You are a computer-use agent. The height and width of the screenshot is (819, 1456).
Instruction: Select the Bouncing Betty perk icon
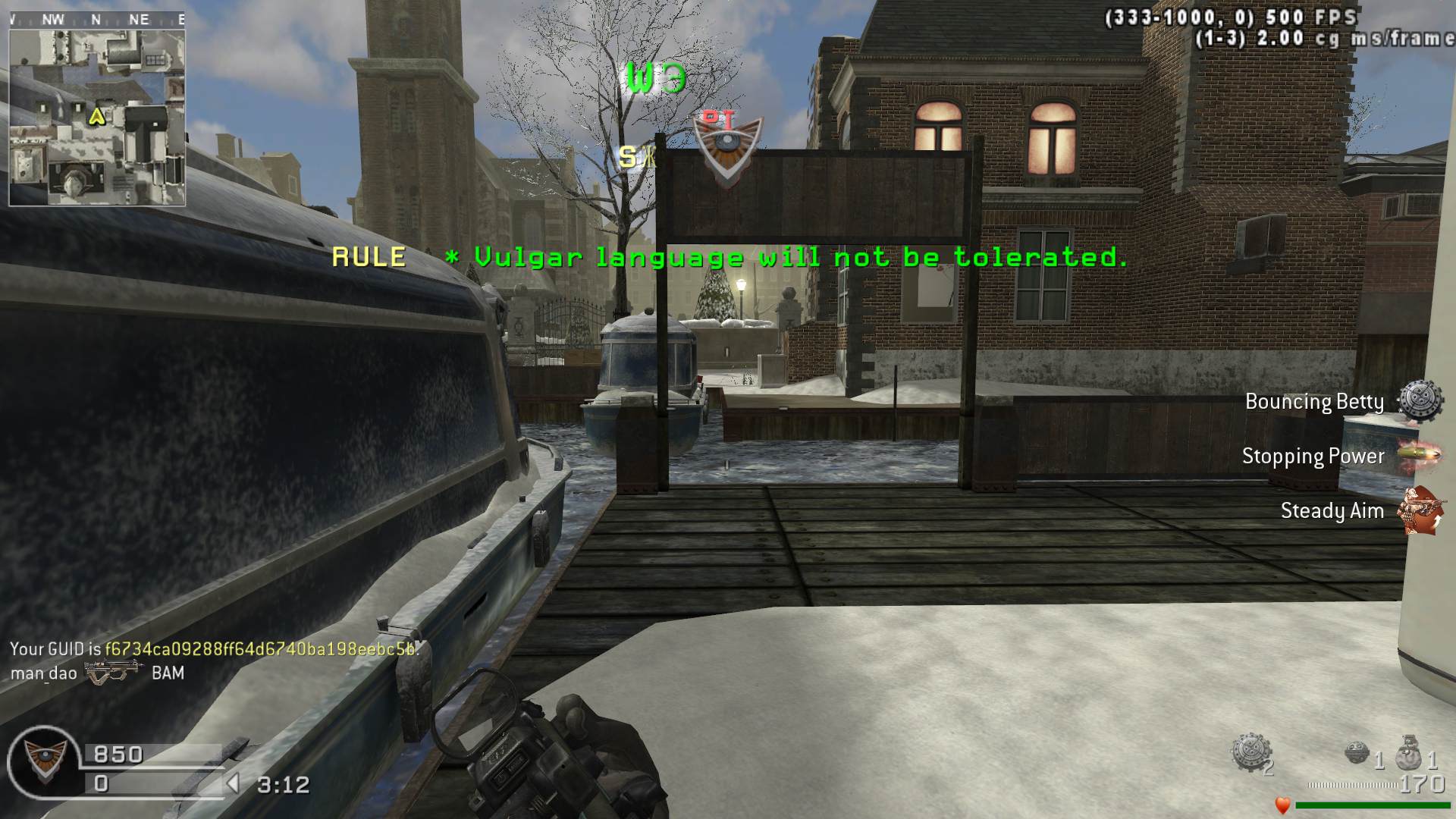[x=1420, y=401]
